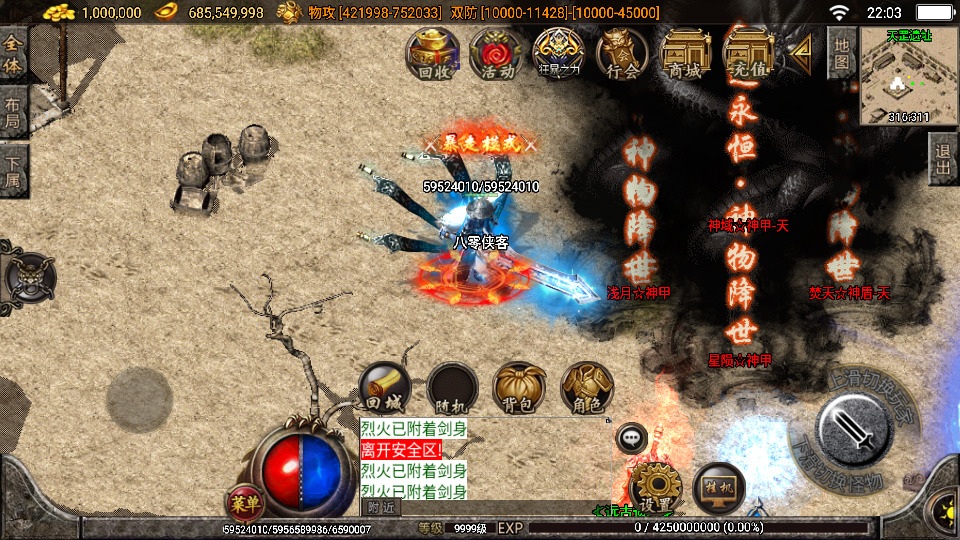The image size is (960, 540).
Task: Click the 天罡遗址 minimap
Action: point(908,77)
